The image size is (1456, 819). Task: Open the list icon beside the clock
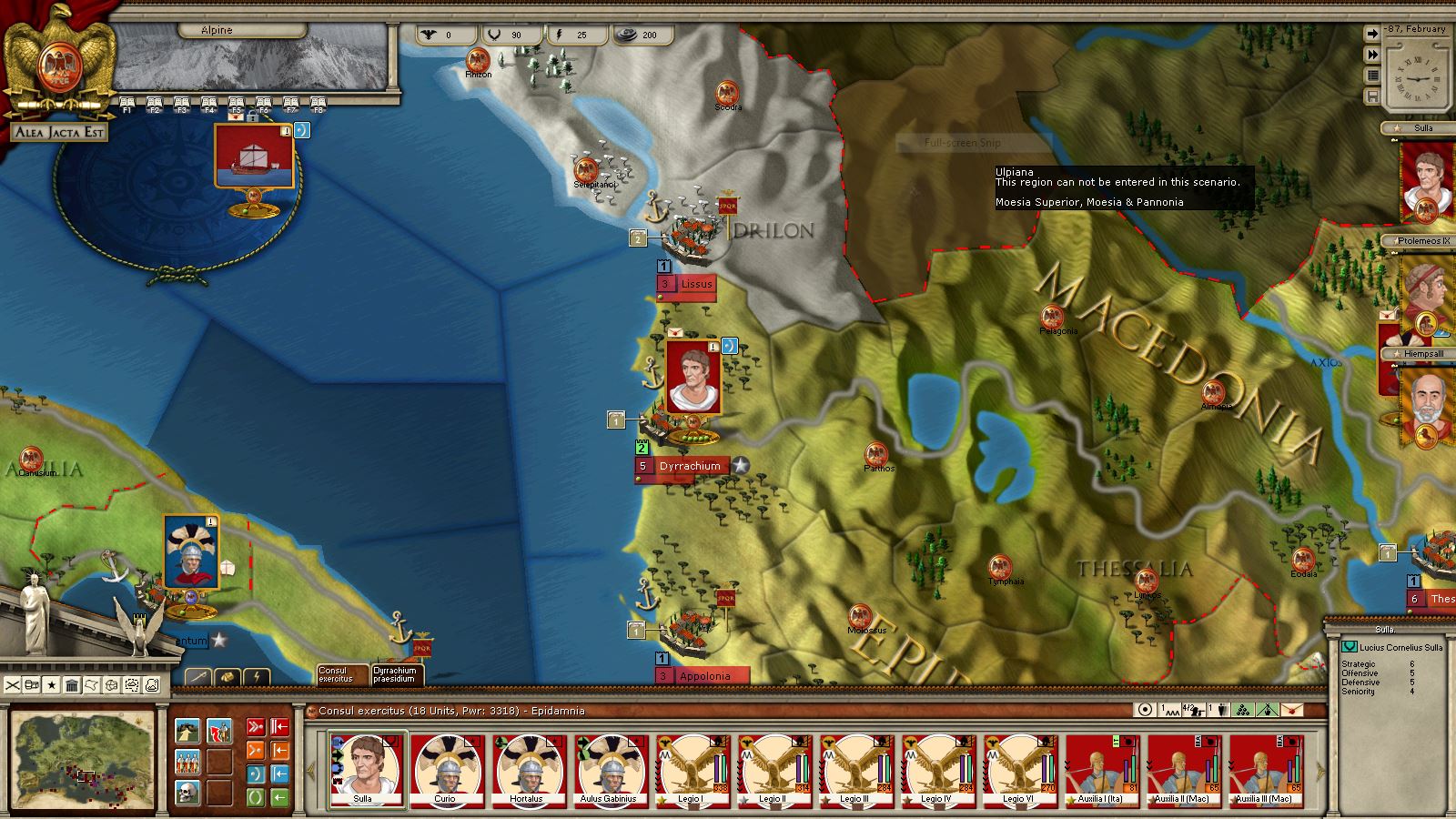click(x=1371, y=76)
